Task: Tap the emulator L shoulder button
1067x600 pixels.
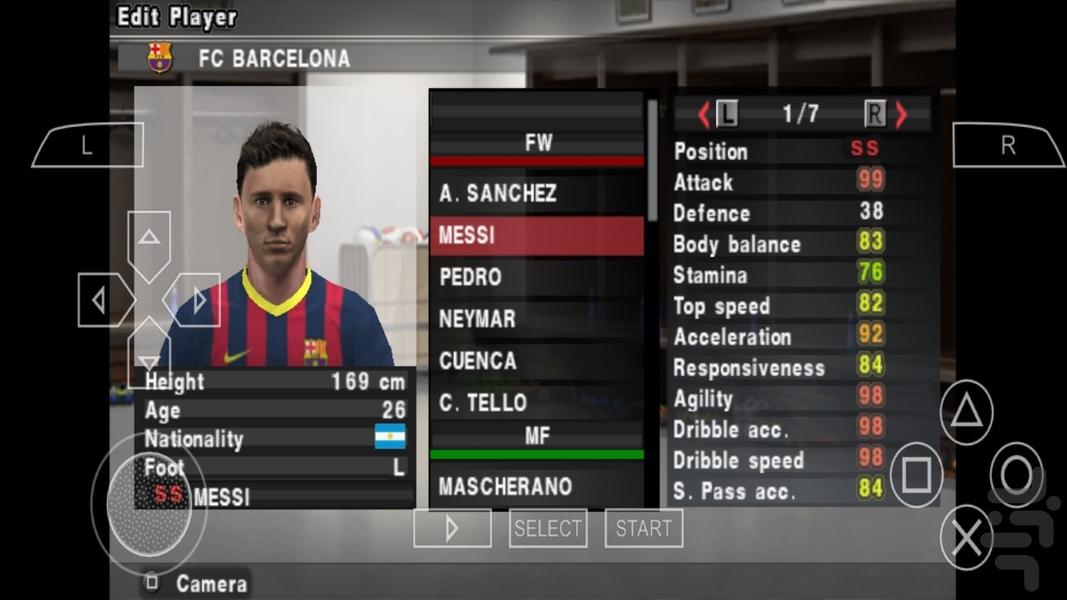Action: 87,146
